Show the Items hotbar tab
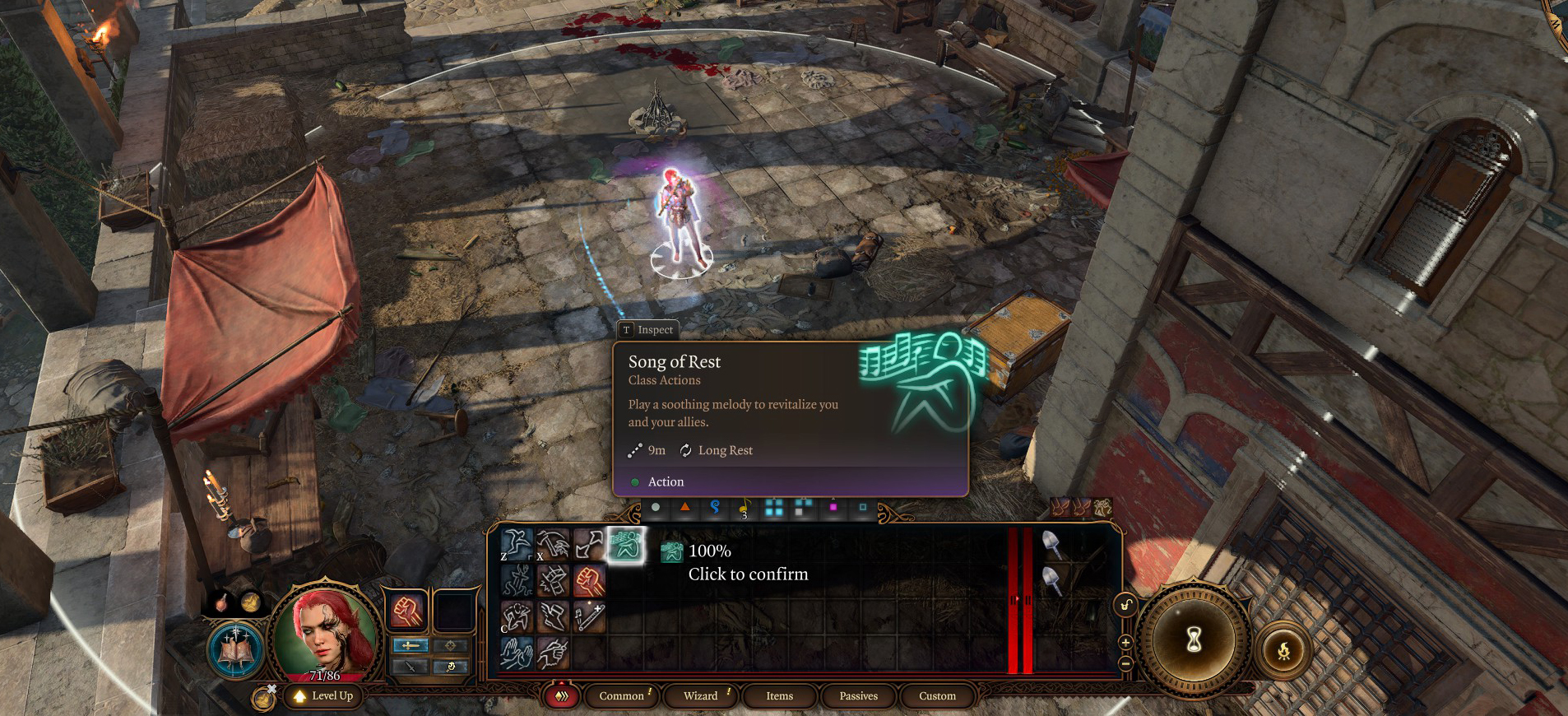 [779, 695]
